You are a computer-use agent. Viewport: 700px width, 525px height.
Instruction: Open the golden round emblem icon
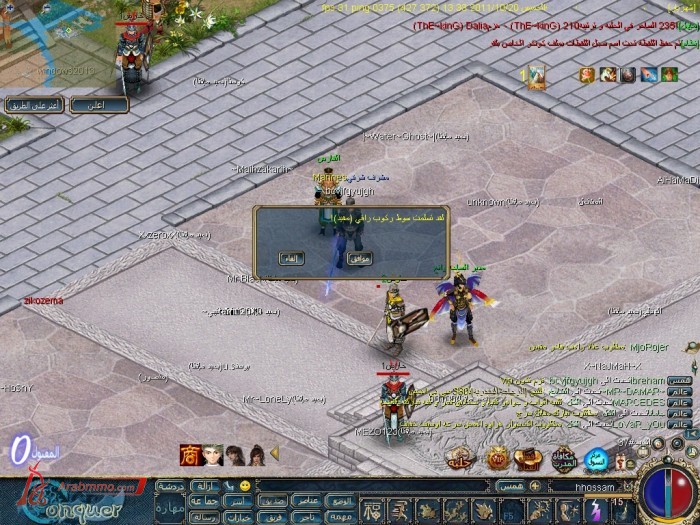(x=496, y=458)
